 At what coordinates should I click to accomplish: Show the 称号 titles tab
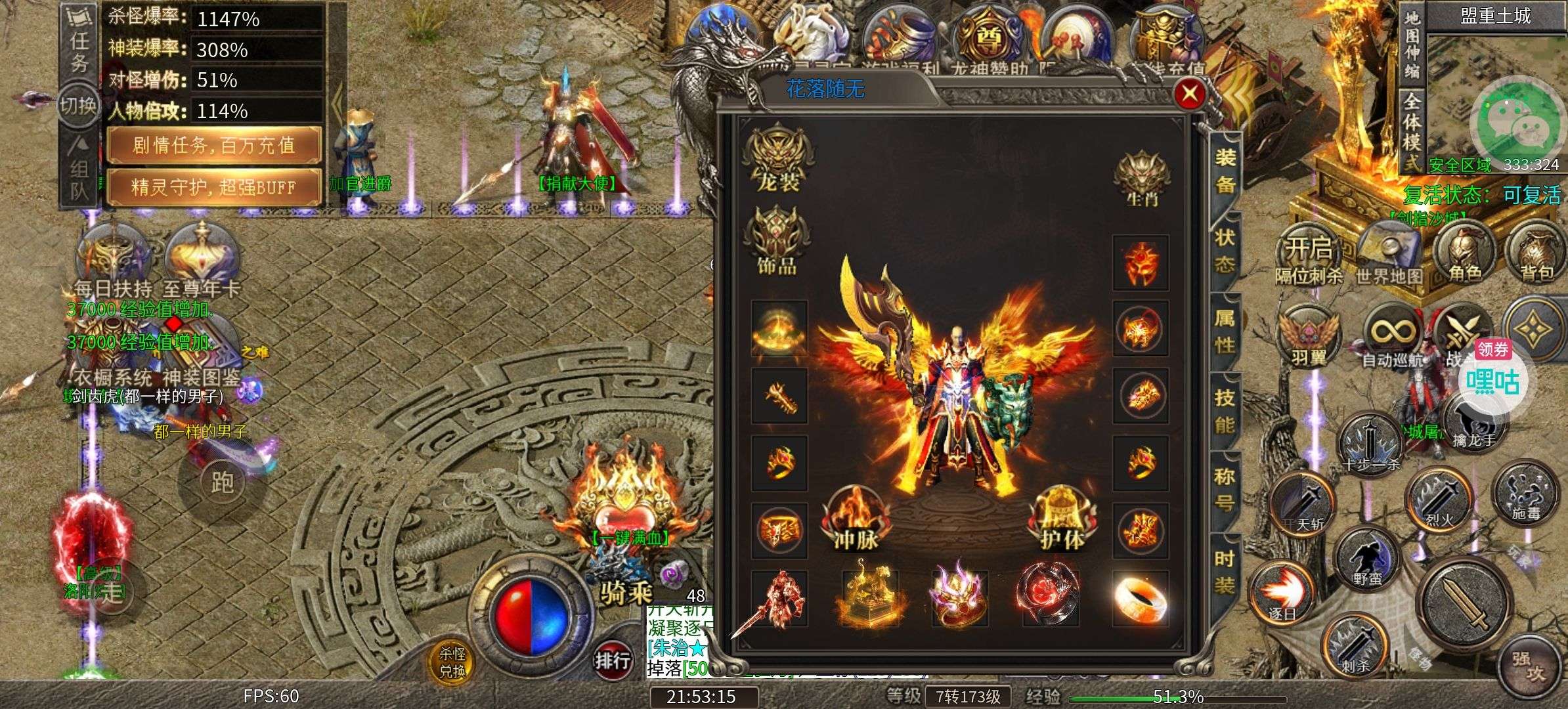(1225, 490)
